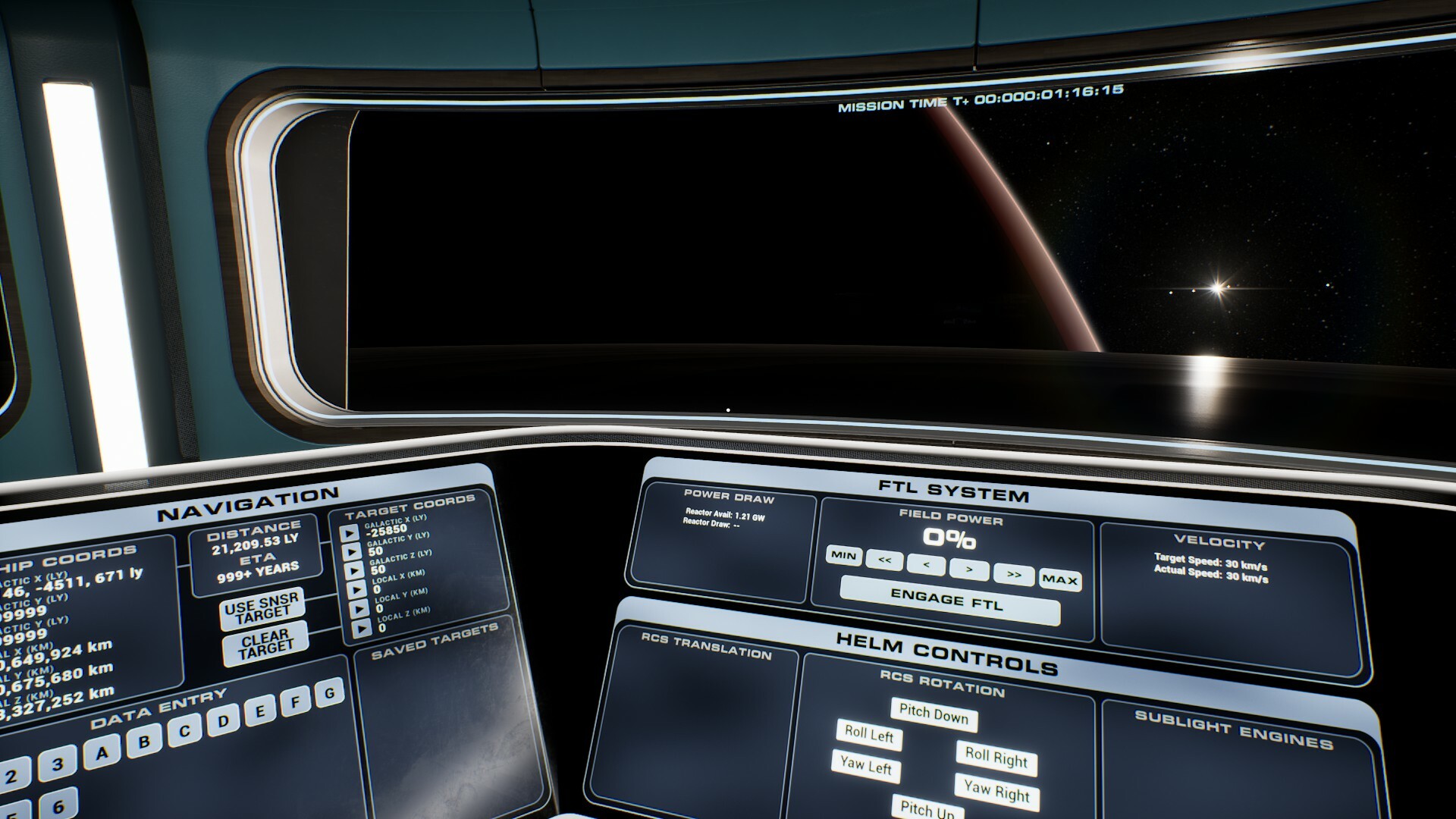
Task: Click the Local X (KM) arrow icon
Action: pos(358,589)
